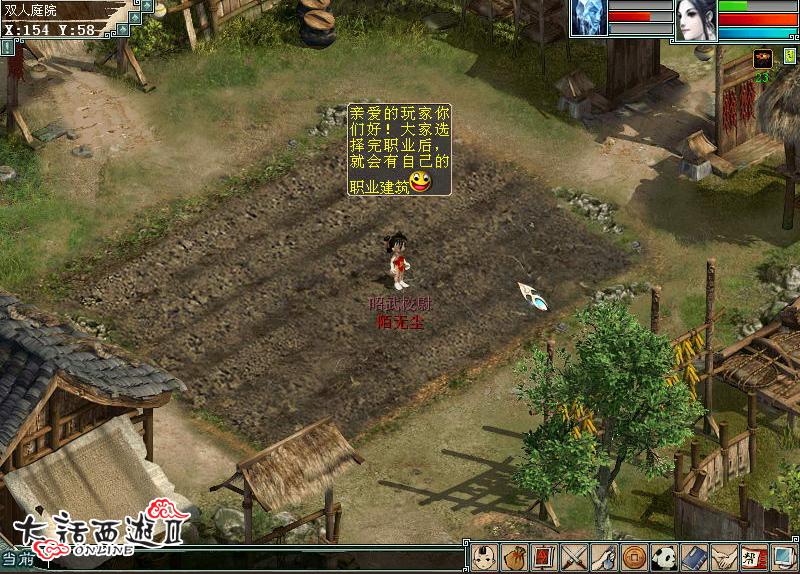Open the computer monitor system menu
This screenshot has height=574, width=800.
[x=783, y=557]
